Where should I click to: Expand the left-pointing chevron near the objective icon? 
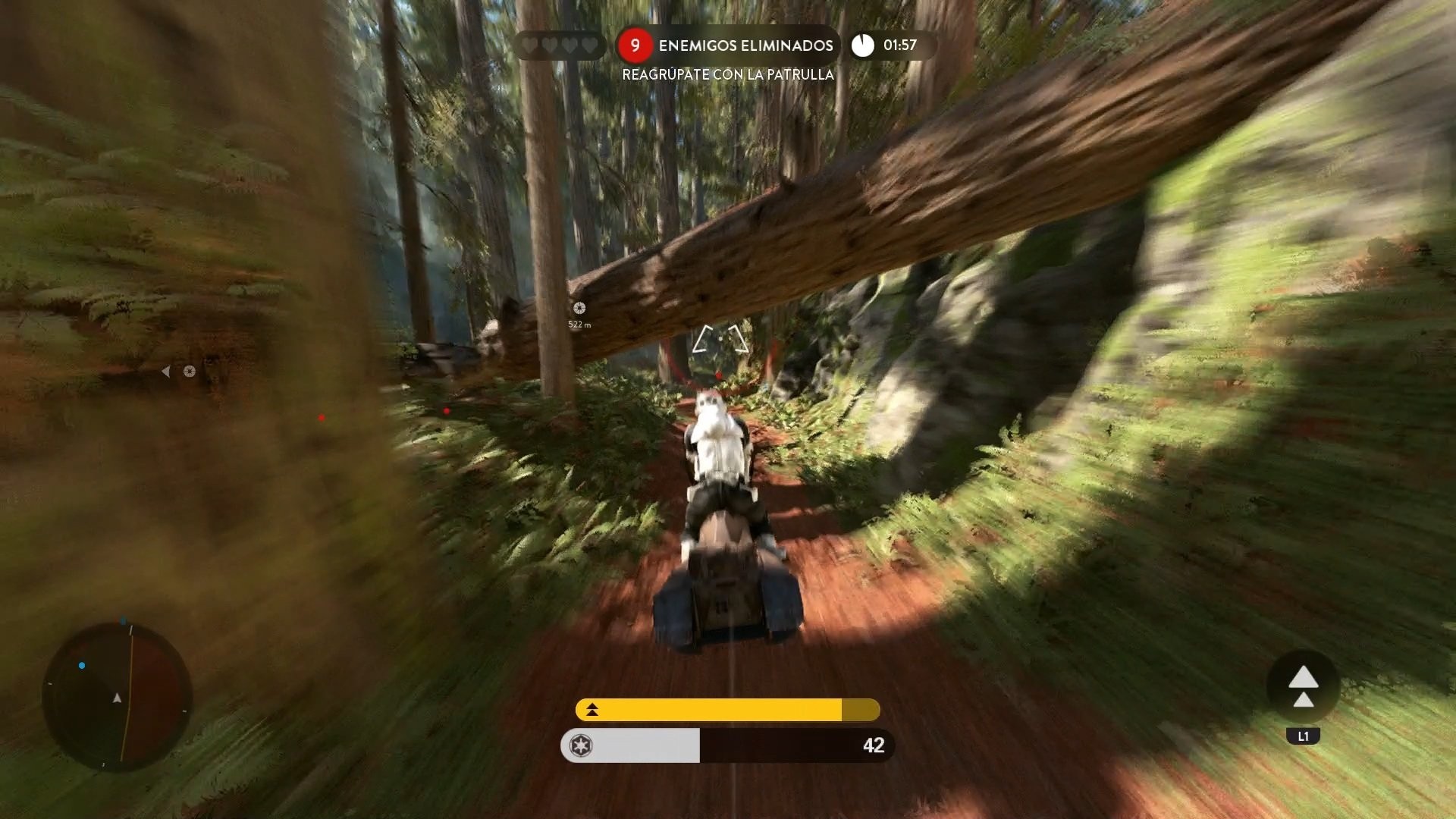click(x=167, y=371)
